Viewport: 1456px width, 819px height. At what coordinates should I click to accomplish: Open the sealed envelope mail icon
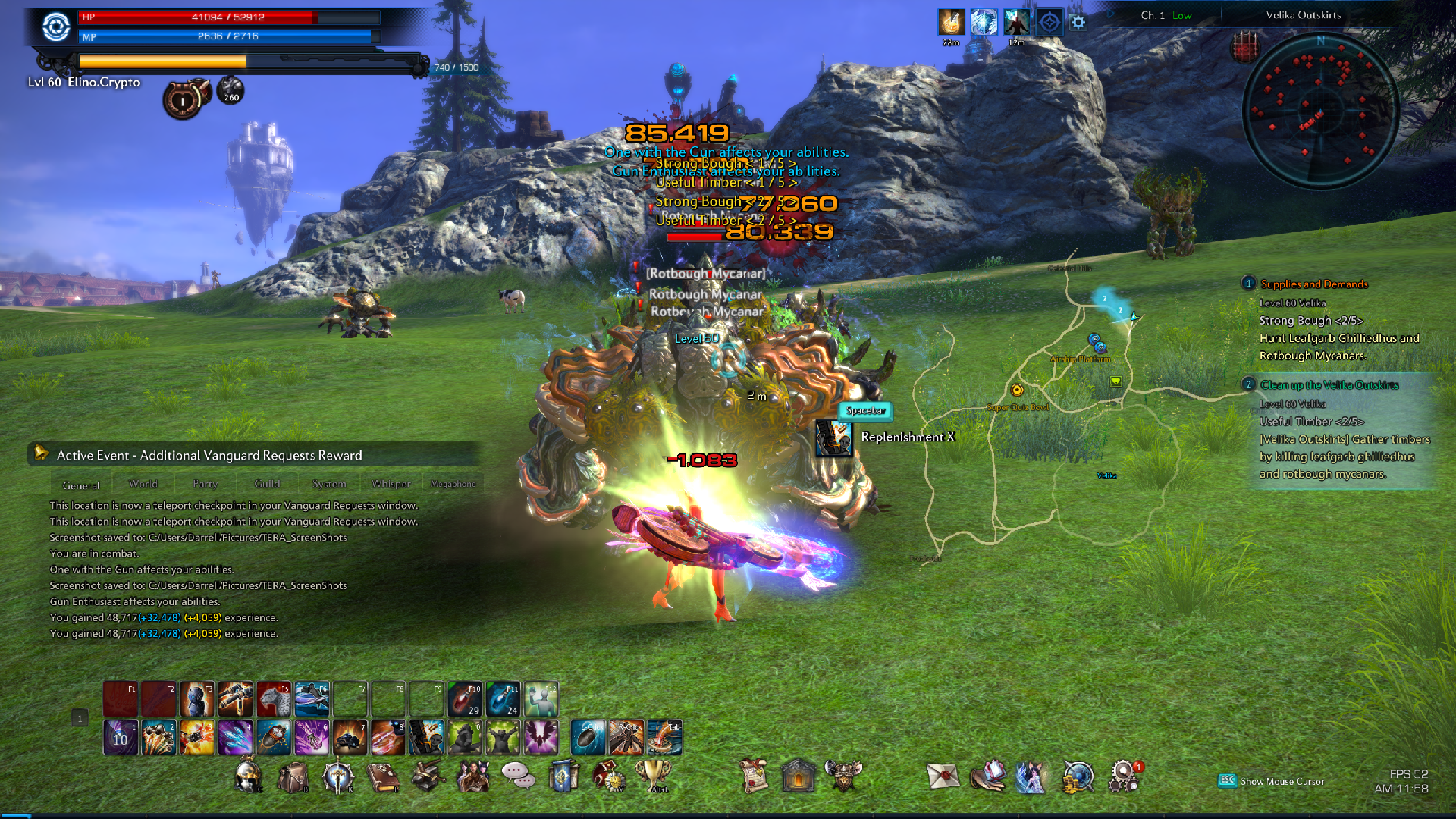(x=943, y=776)
